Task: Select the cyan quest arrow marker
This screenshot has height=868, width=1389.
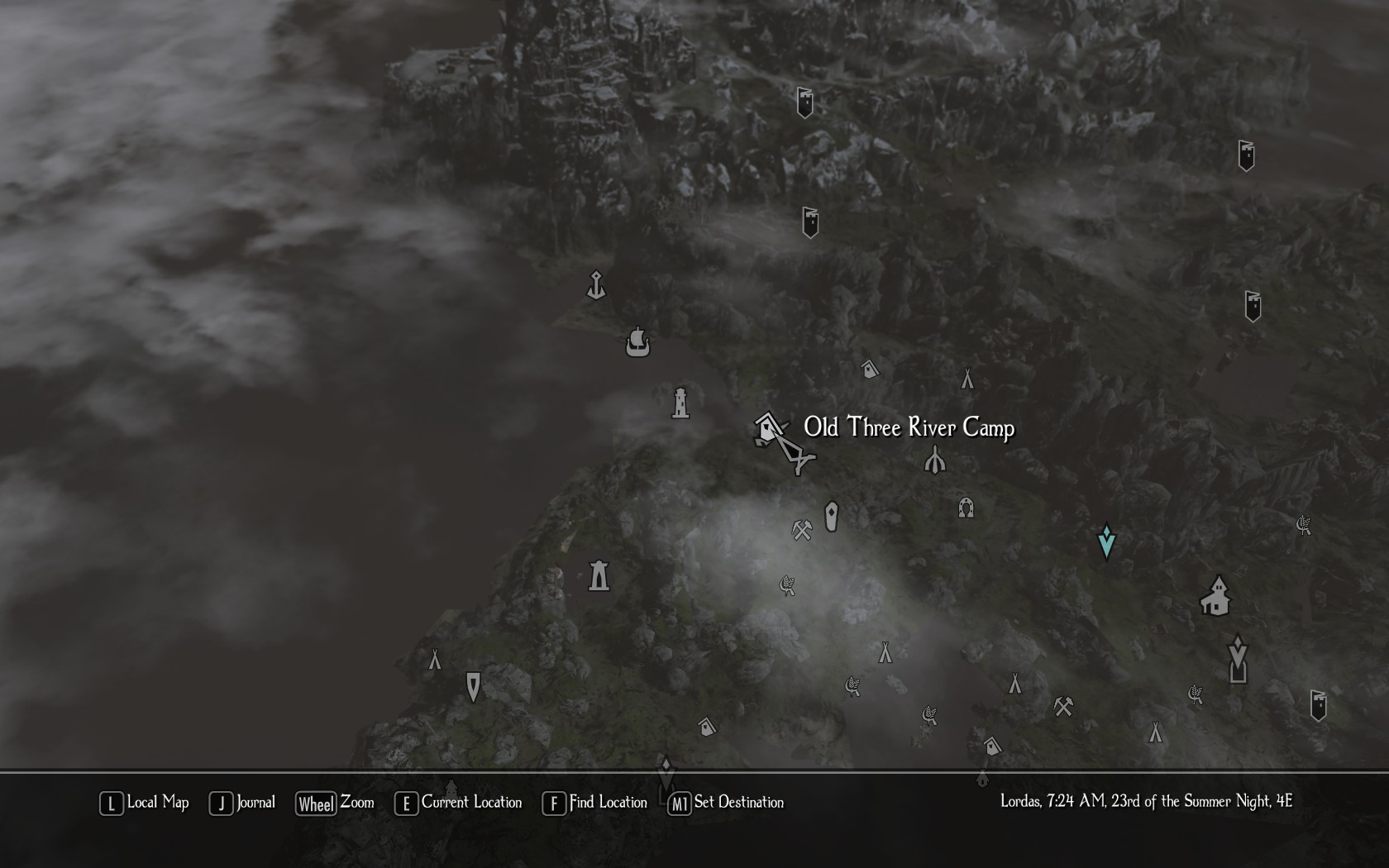Action: [x=1106, y=541]
